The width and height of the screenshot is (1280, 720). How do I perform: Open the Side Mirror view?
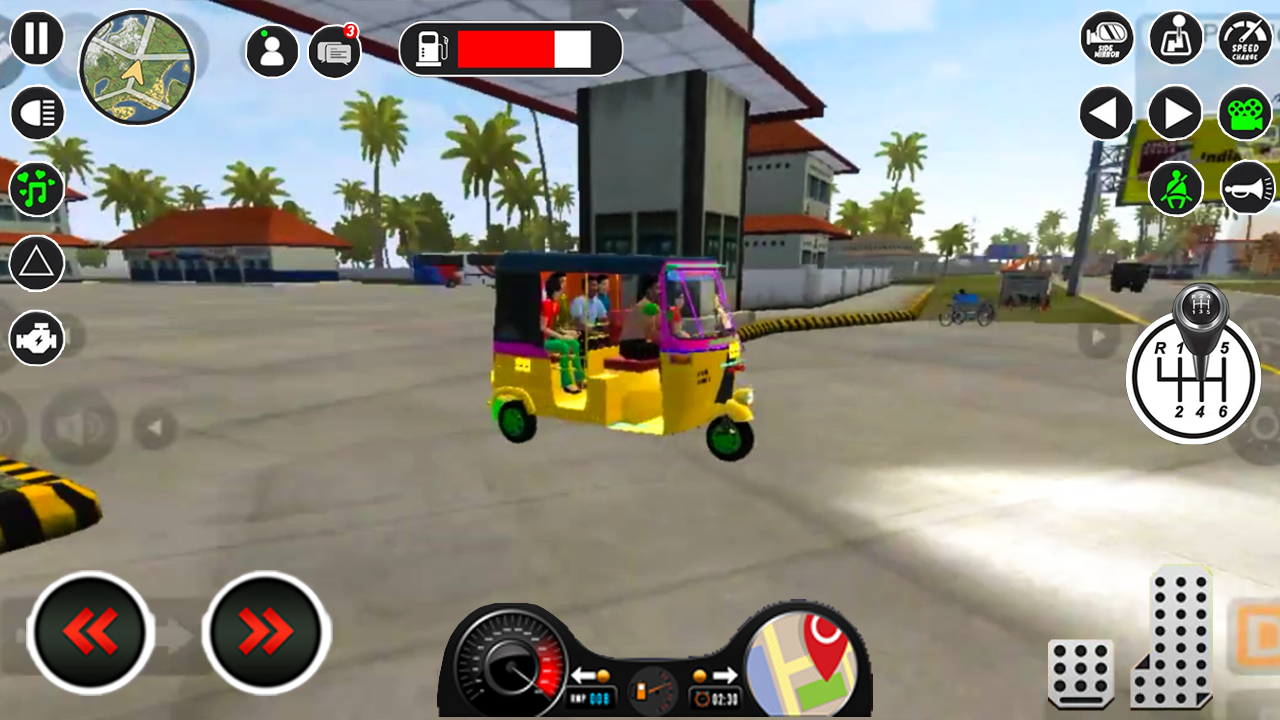pyautogui.click(x=1105, y=38)
